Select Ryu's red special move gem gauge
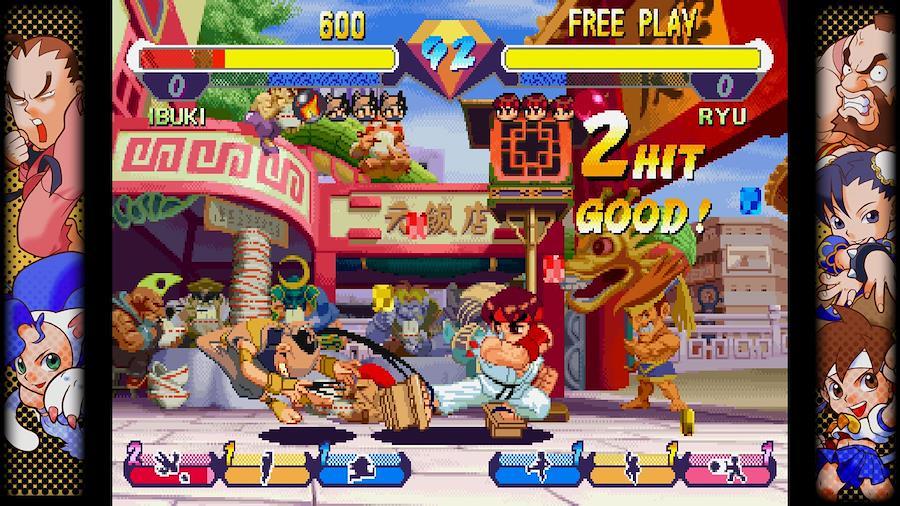This screenshot has height=506, width=900. (730, 467)
